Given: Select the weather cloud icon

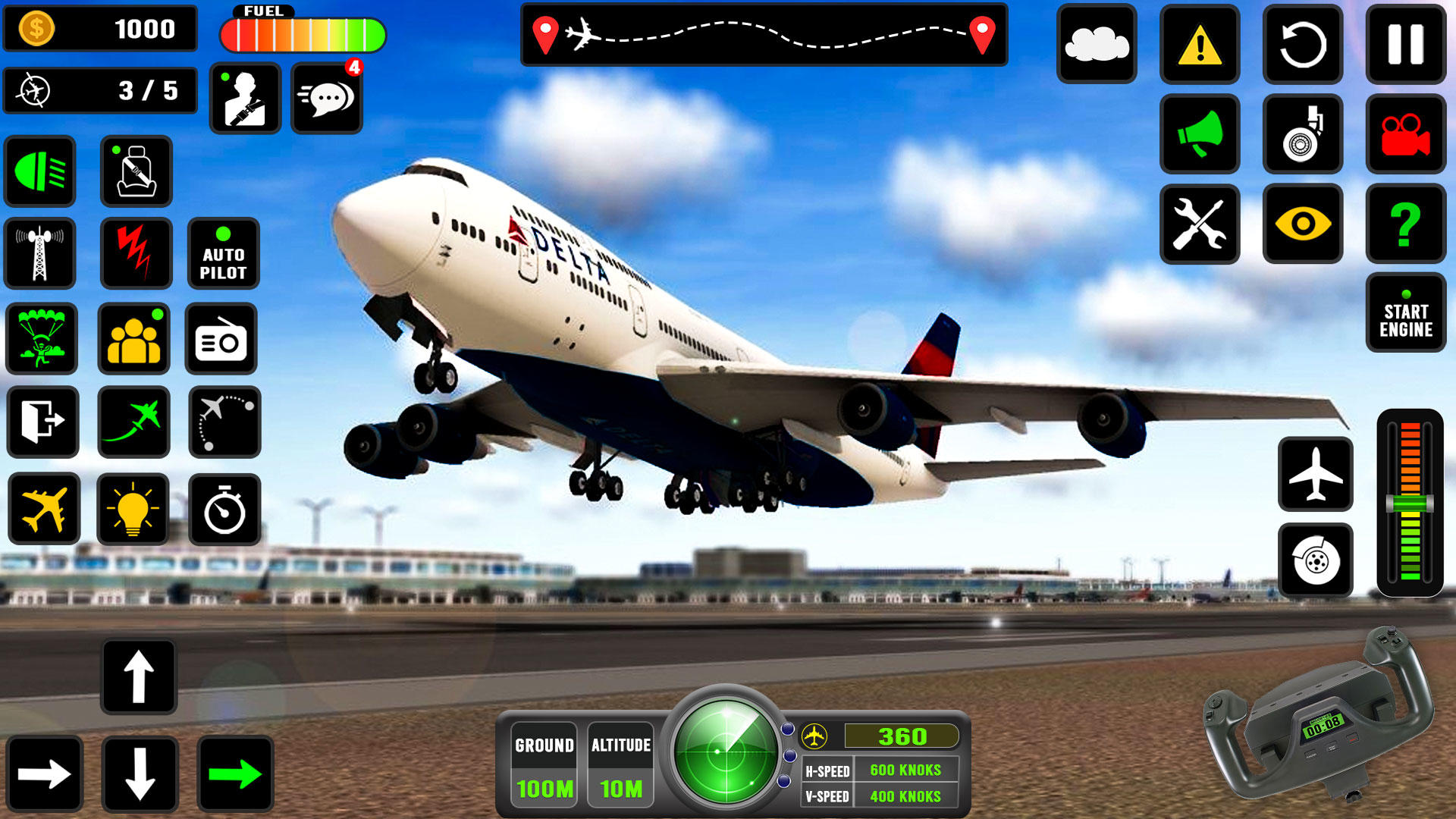Looking at the screenshot, I should coord(1099,44).
